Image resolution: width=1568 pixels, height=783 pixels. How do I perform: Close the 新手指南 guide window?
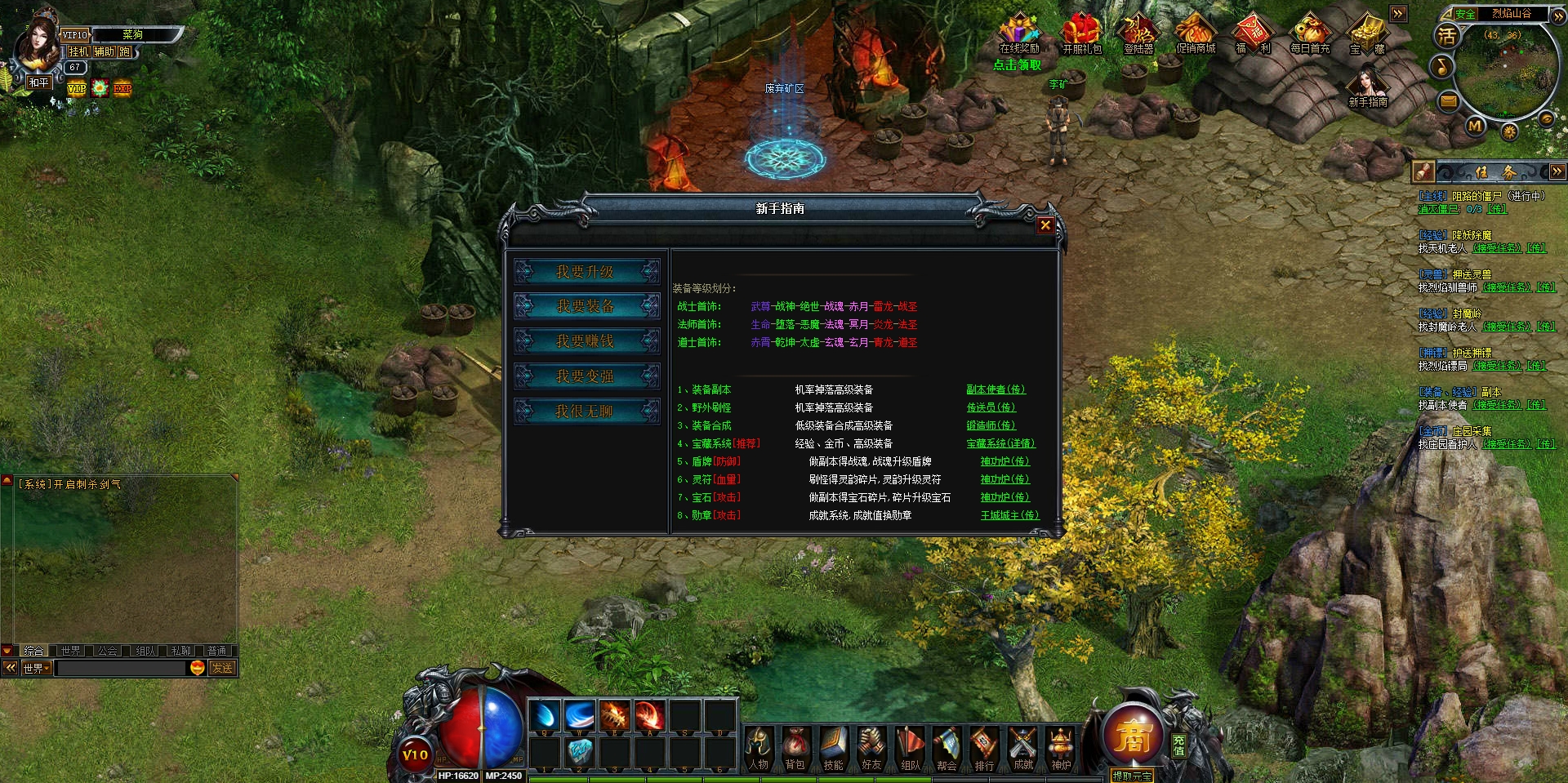(1045, 225)
